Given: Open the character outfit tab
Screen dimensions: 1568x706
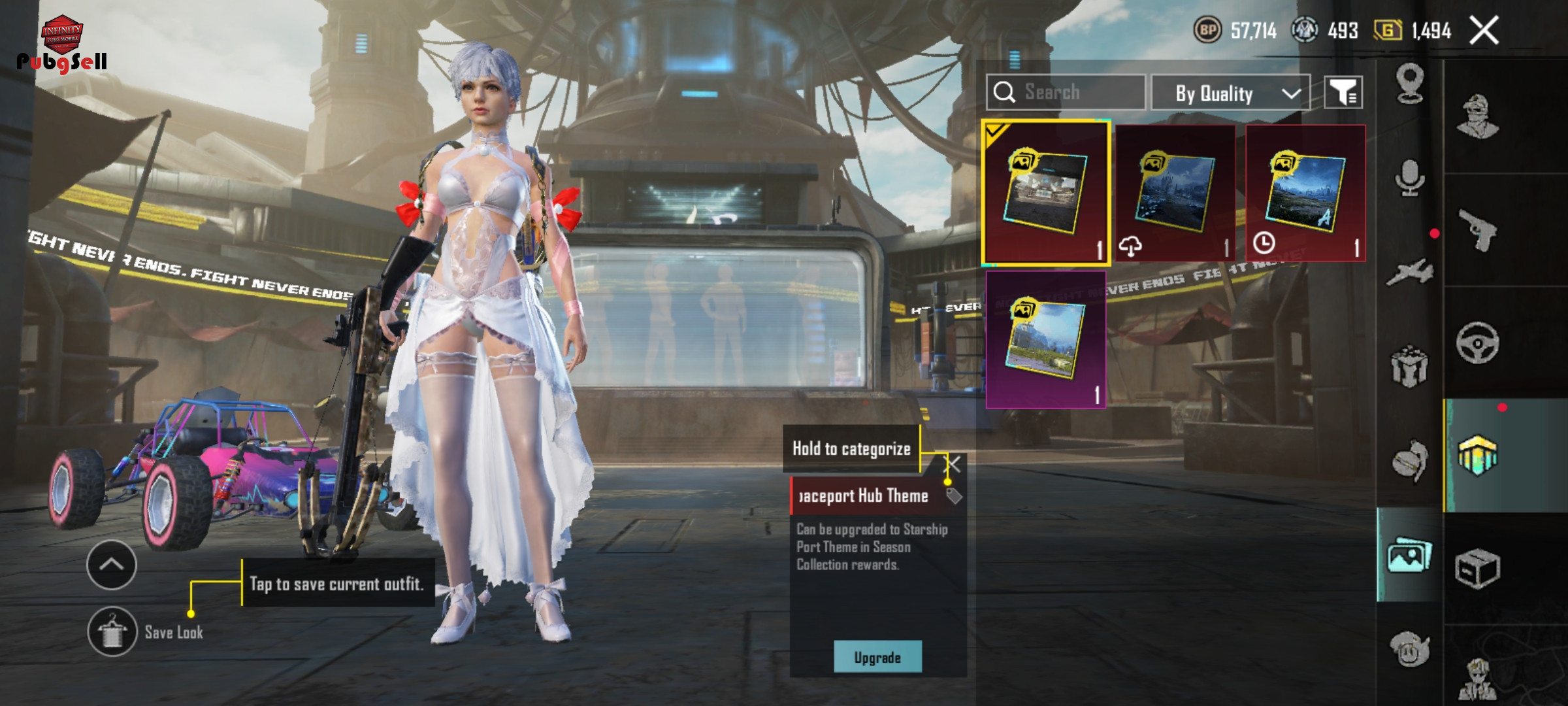Looking at the screenshot, I should pos(1478,118).
